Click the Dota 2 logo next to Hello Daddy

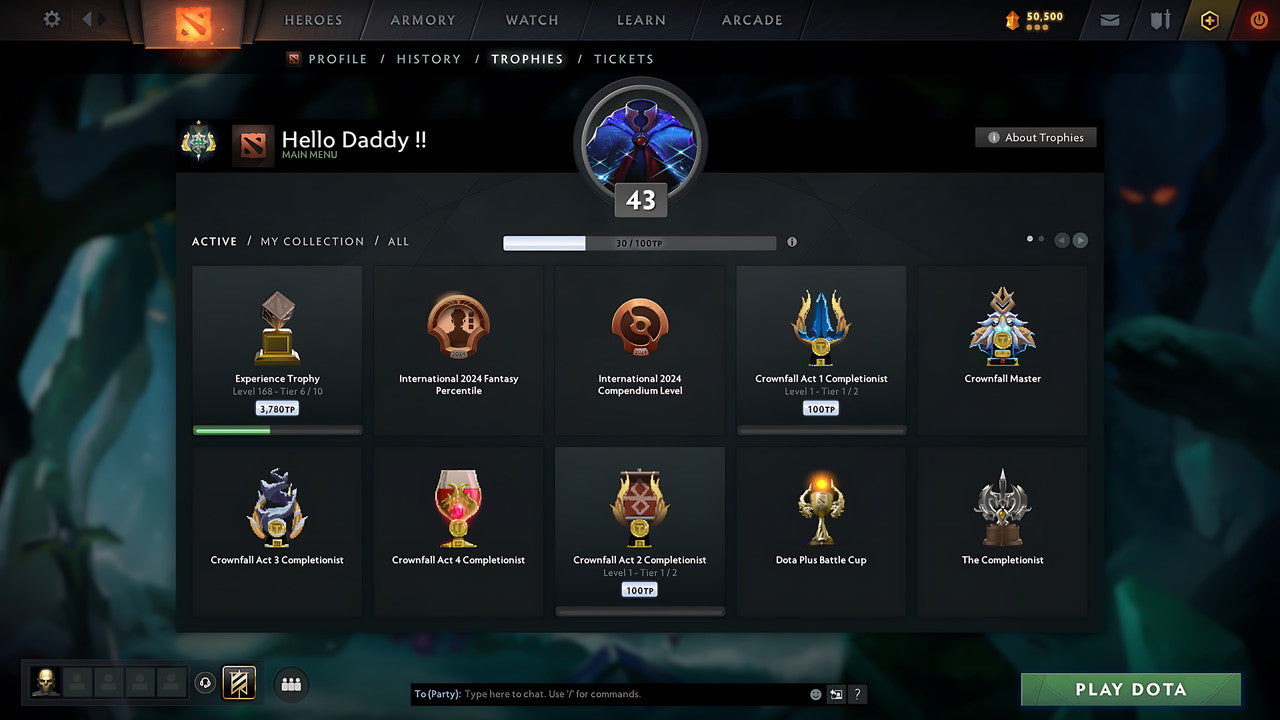[x=252, y=143]
